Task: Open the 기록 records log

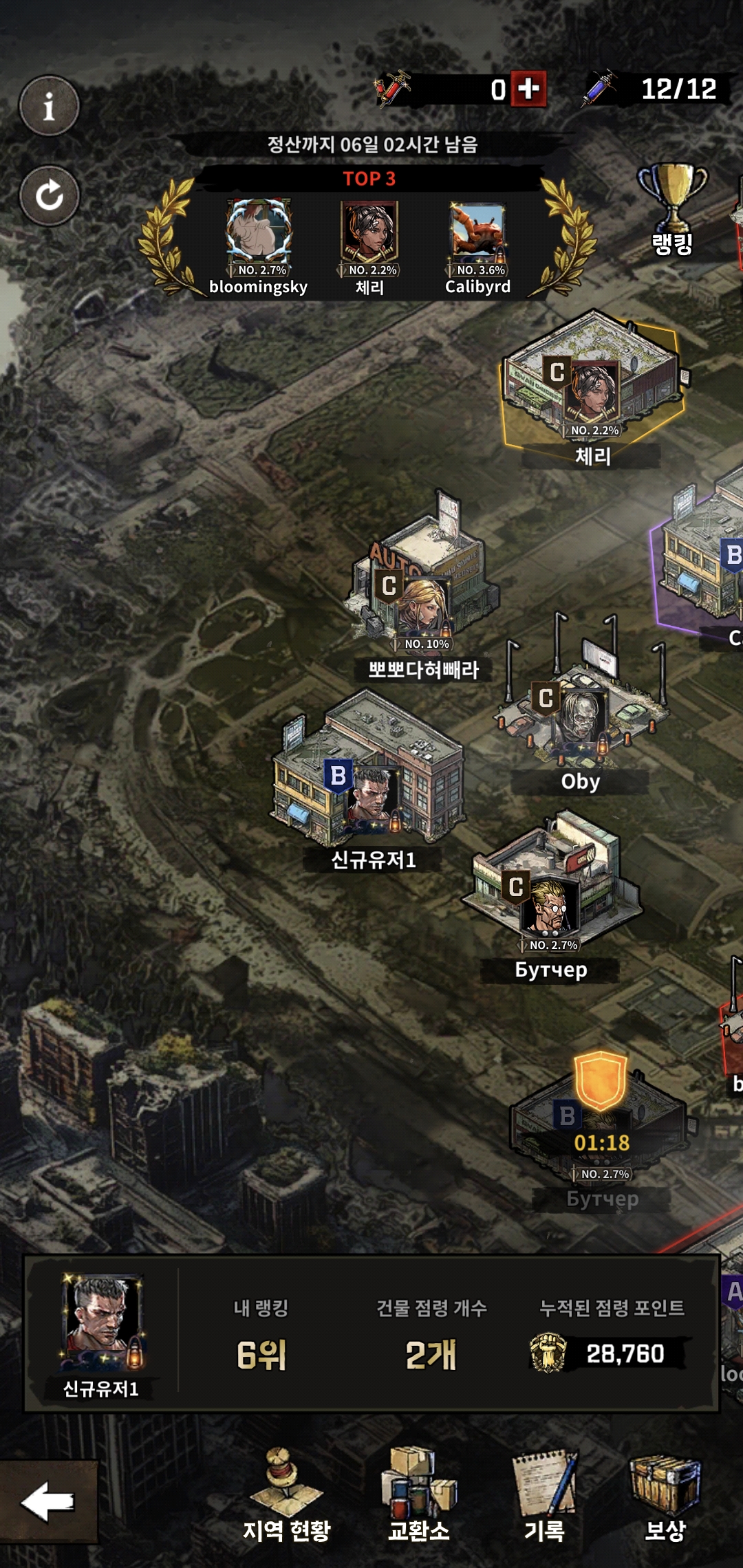Action: coord(545,1496)
